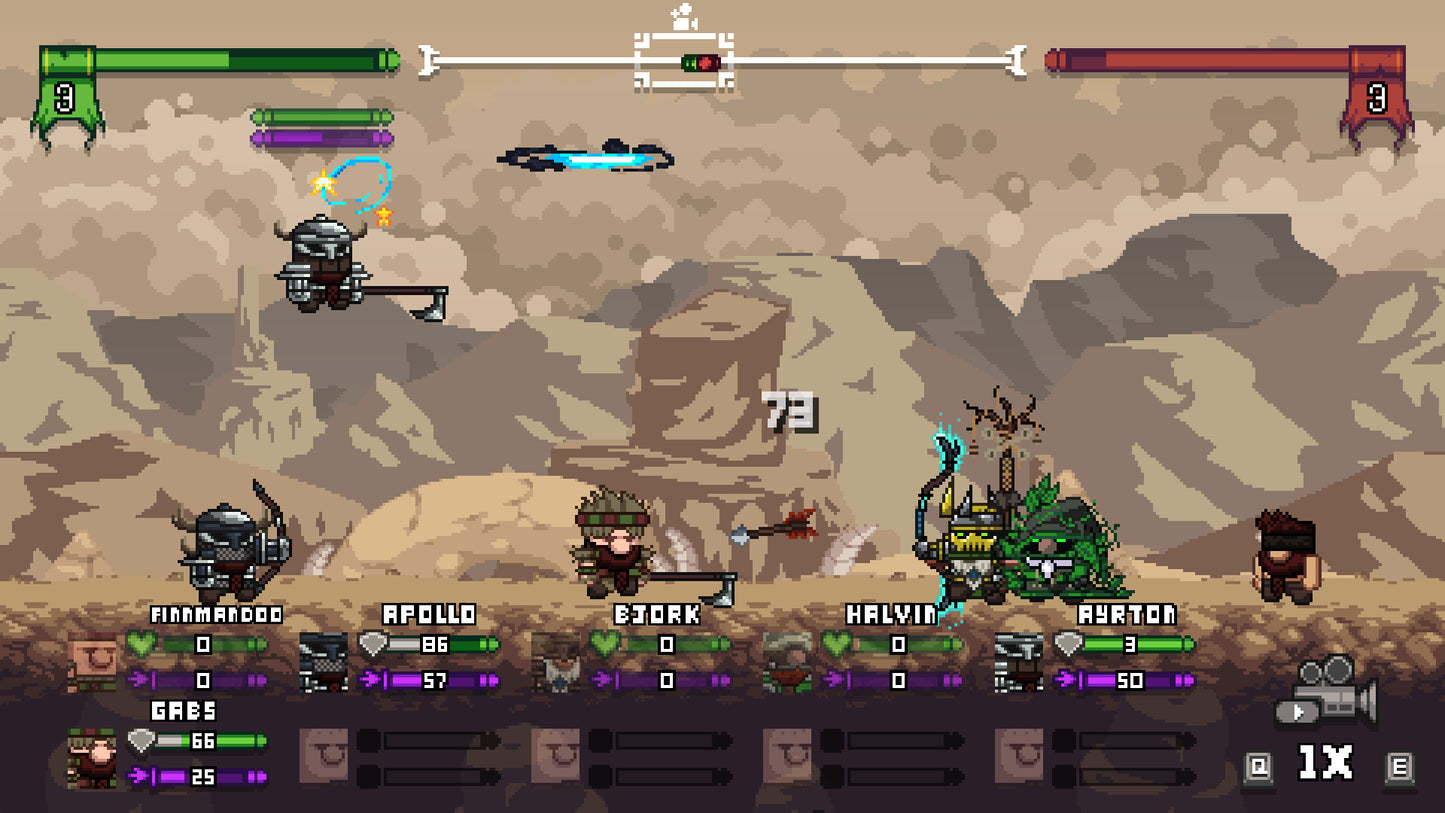Select the AYRTON nameplate
Viewport: 1445px width, 813px height.
(1126, 613)
